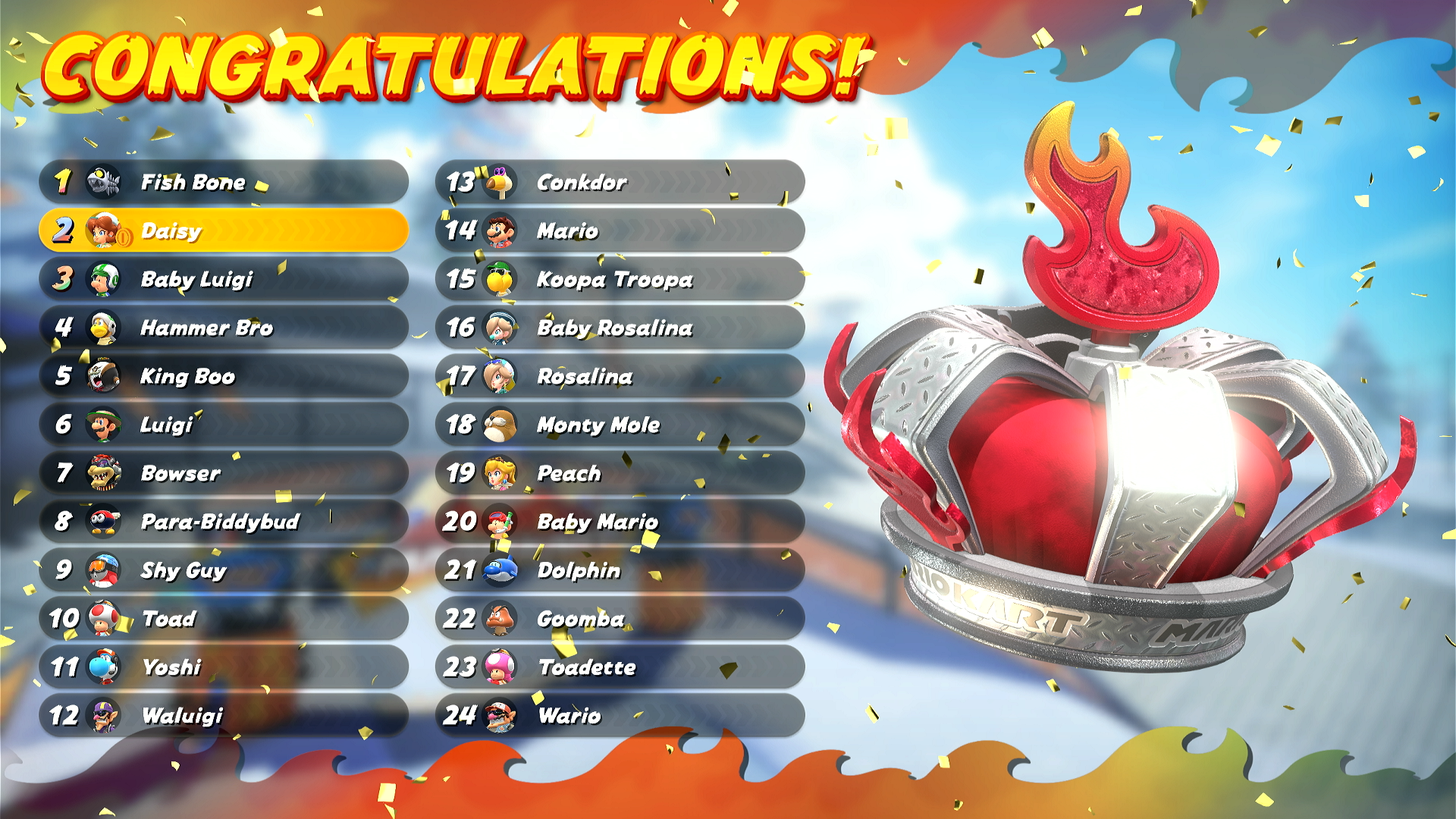Click the highlighted Daisy ranking row
The image size is (1456, 819).
pos(224,231)
